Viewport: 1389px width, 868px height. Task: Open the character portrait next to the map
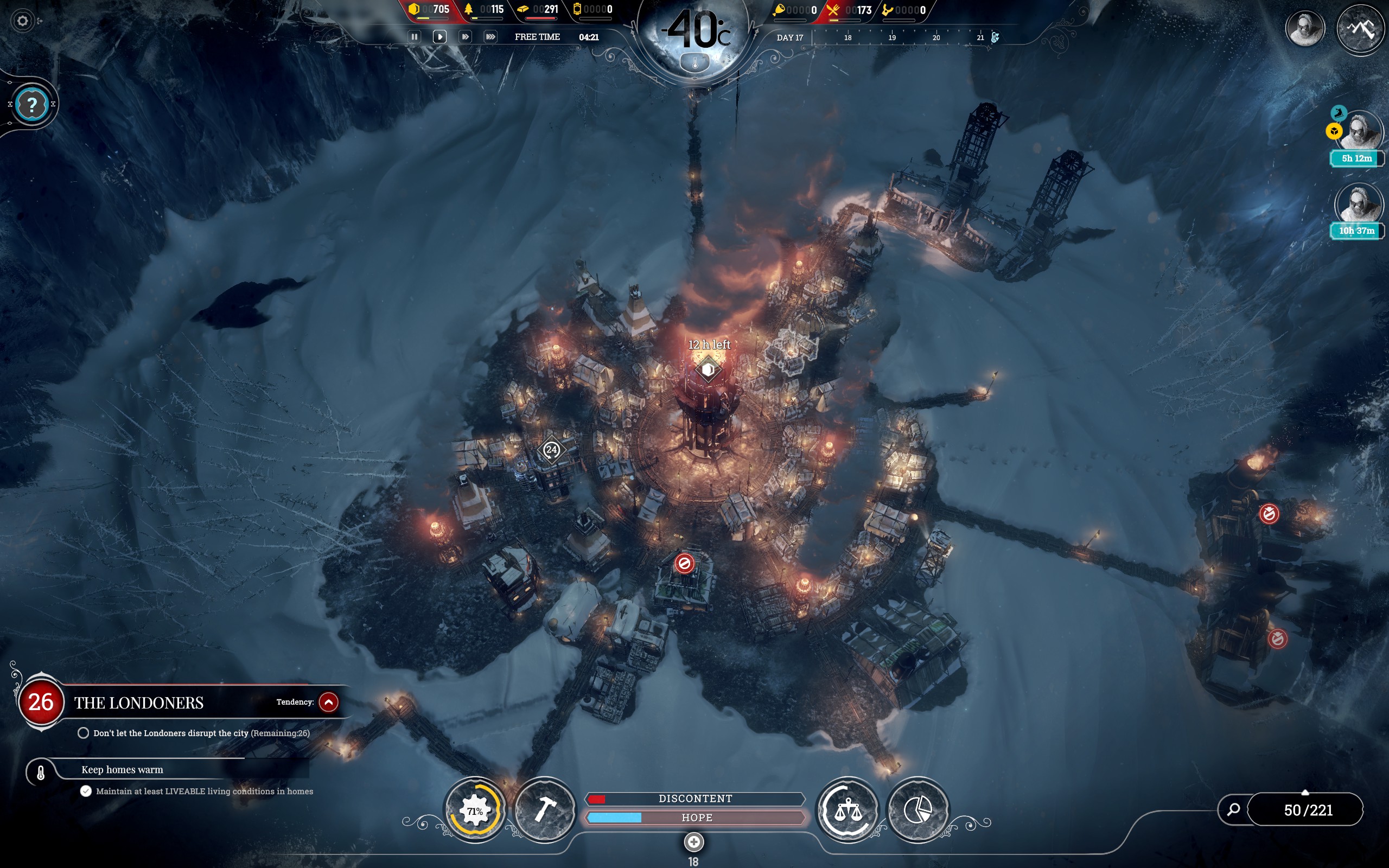1304,28
